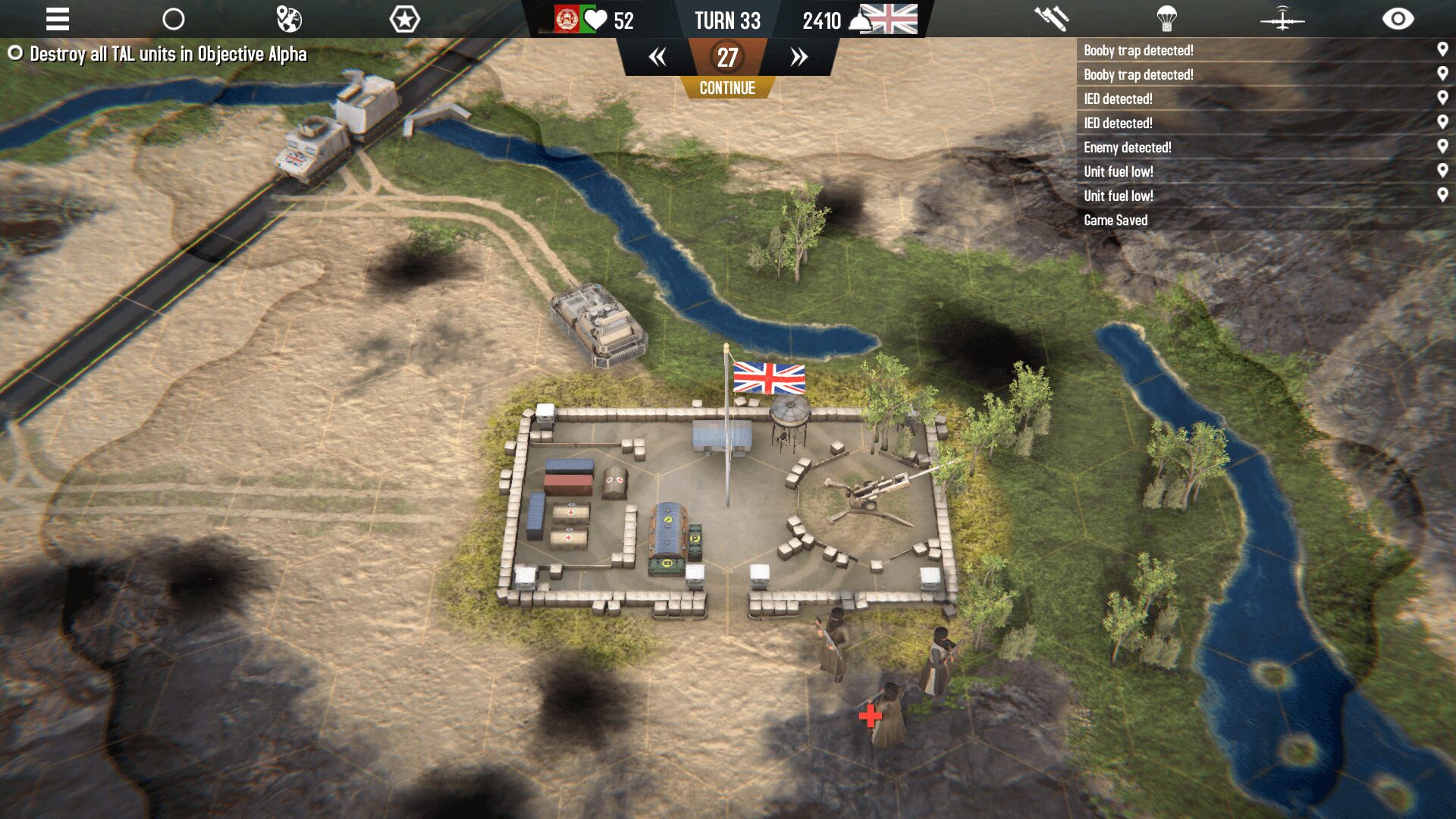The width and height of the screenshot is (1456, 819).
Task: Open the aircraft air support icon
Action: point(1282,19)
